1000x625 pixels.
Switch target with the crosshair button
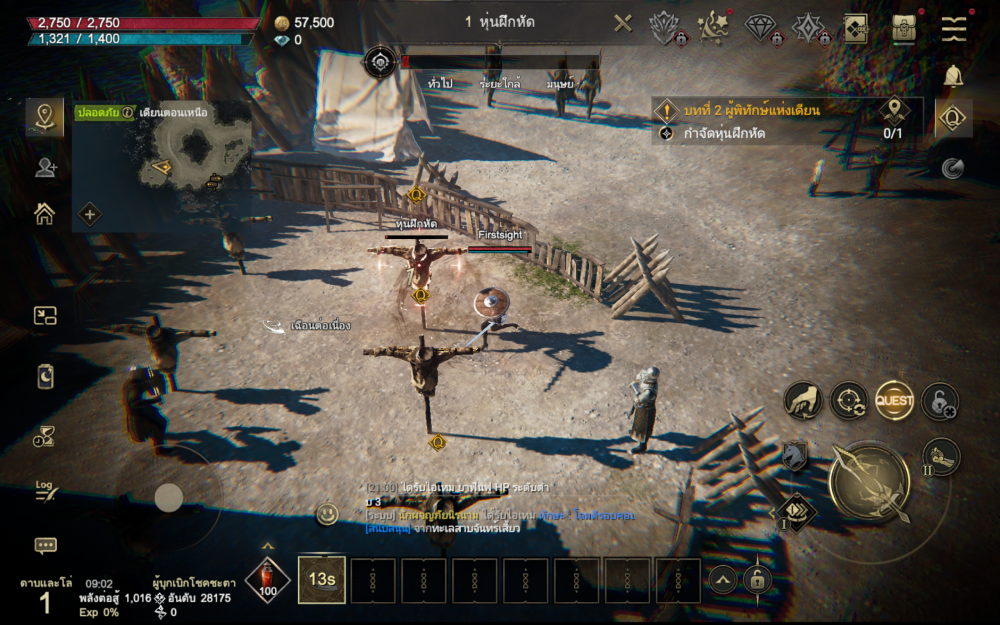[848, 401]
